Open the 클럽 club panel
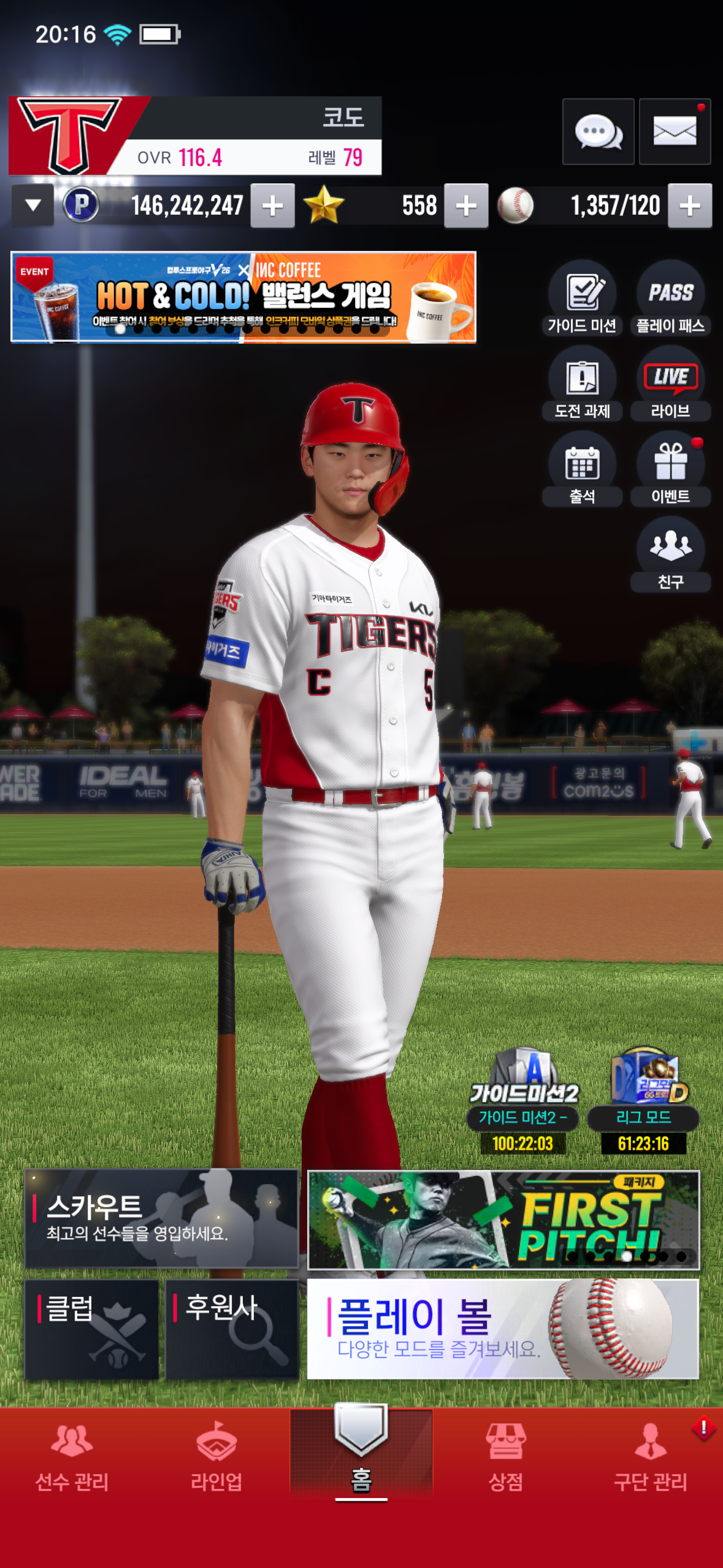Screen dimensions: 723x1568 click(x=92, y=1329)
